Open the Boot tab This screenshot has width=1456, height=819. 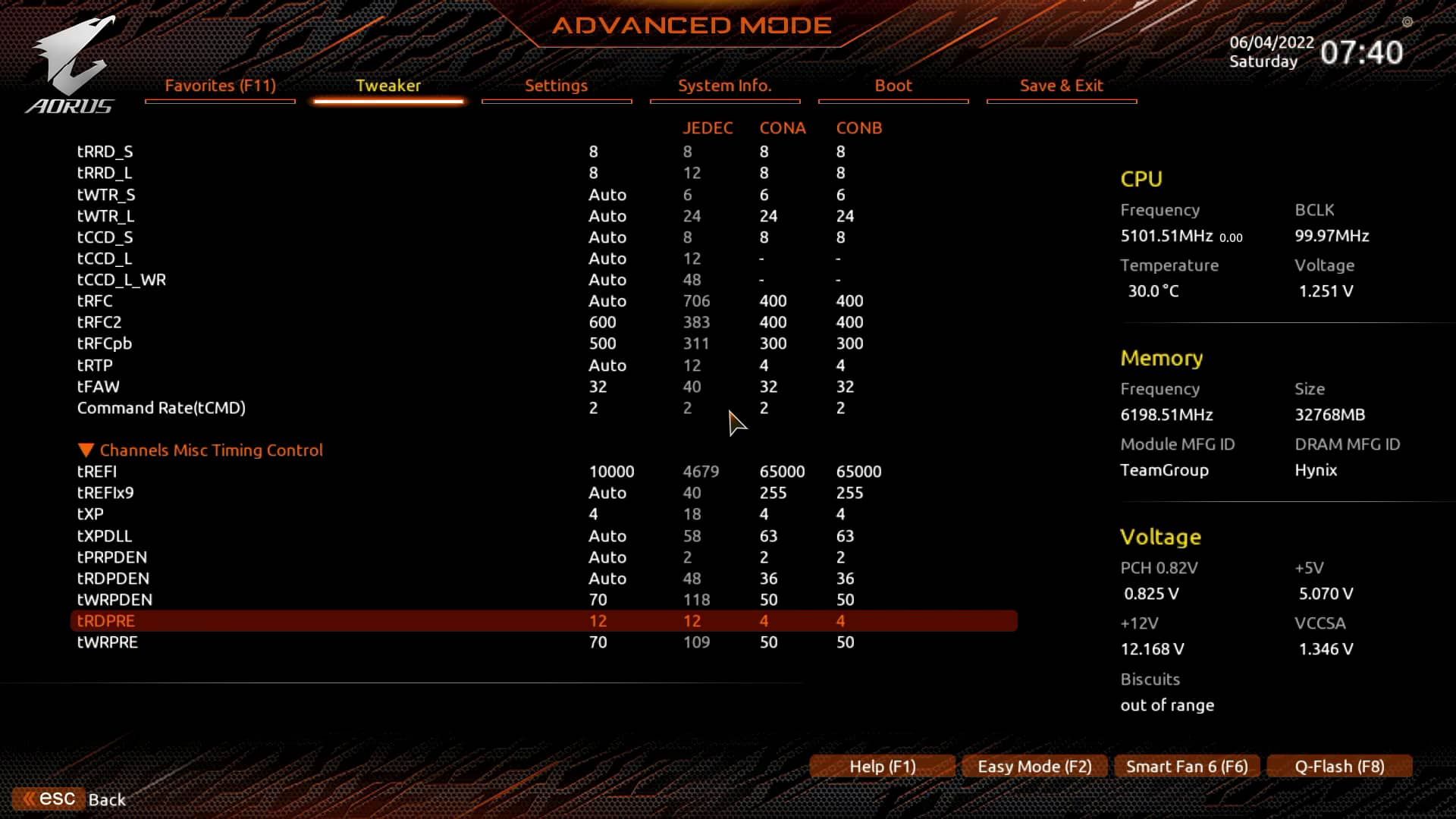[893, 86]
